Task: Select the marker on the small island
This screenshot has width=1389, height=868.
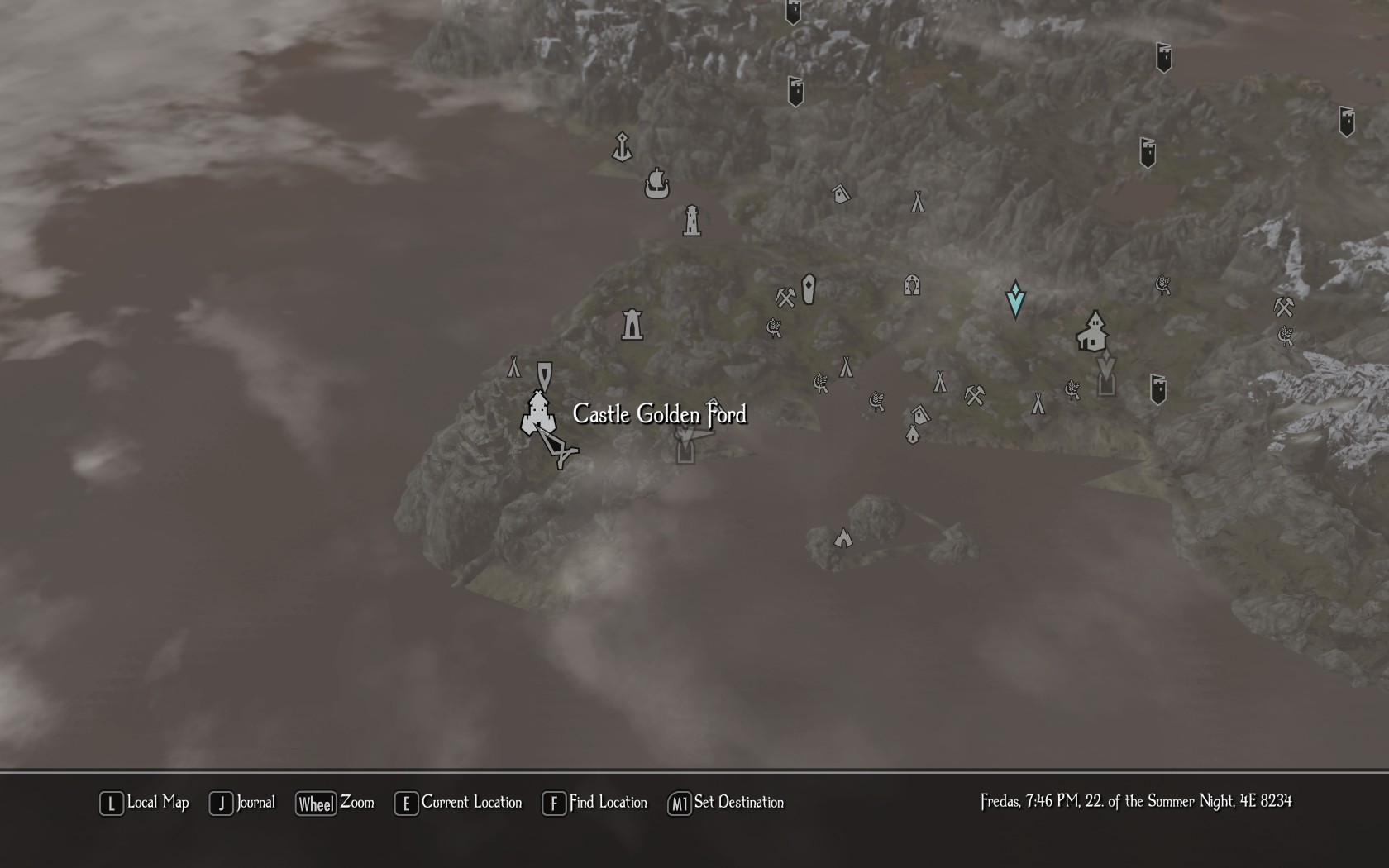Action: tap(842, 539)
